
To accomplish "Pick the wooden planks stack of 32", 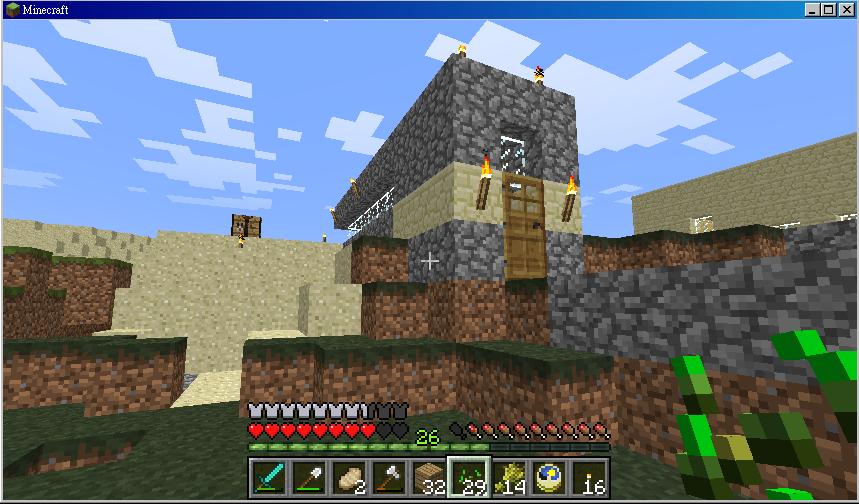I will (428, 477).
